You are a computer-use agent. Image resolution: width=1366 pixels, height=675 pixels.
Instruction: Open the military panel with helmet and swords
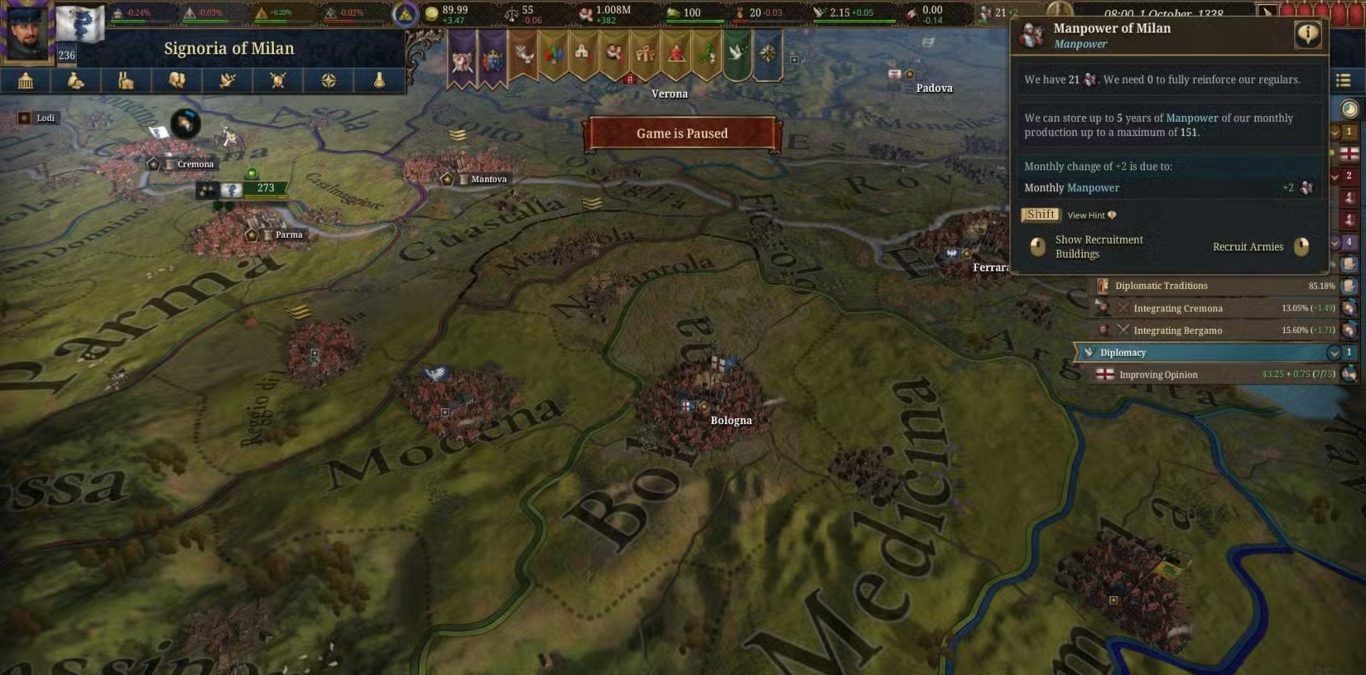click(x=278, y=80)
